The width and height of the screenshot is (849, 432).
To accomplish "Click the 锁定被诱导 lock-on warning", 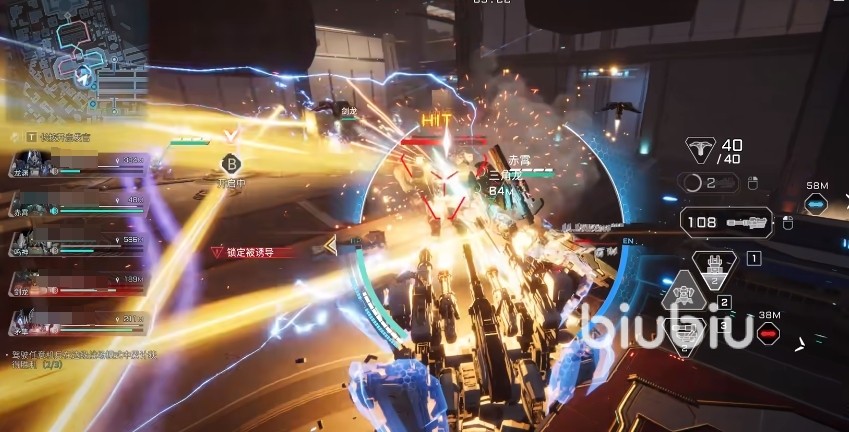I will (253, 252).
